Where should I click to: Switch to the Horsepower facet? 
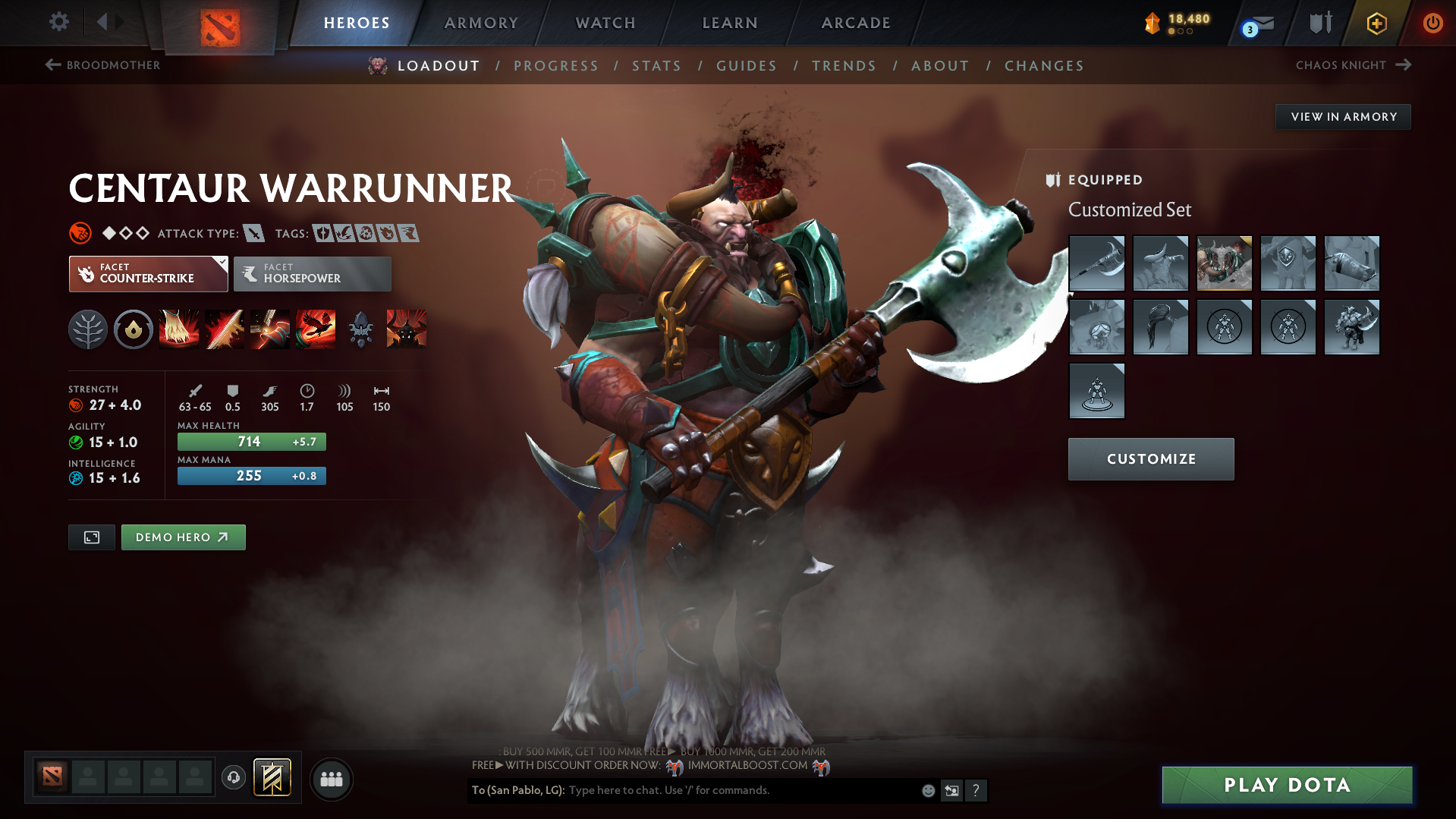[312, 273]
